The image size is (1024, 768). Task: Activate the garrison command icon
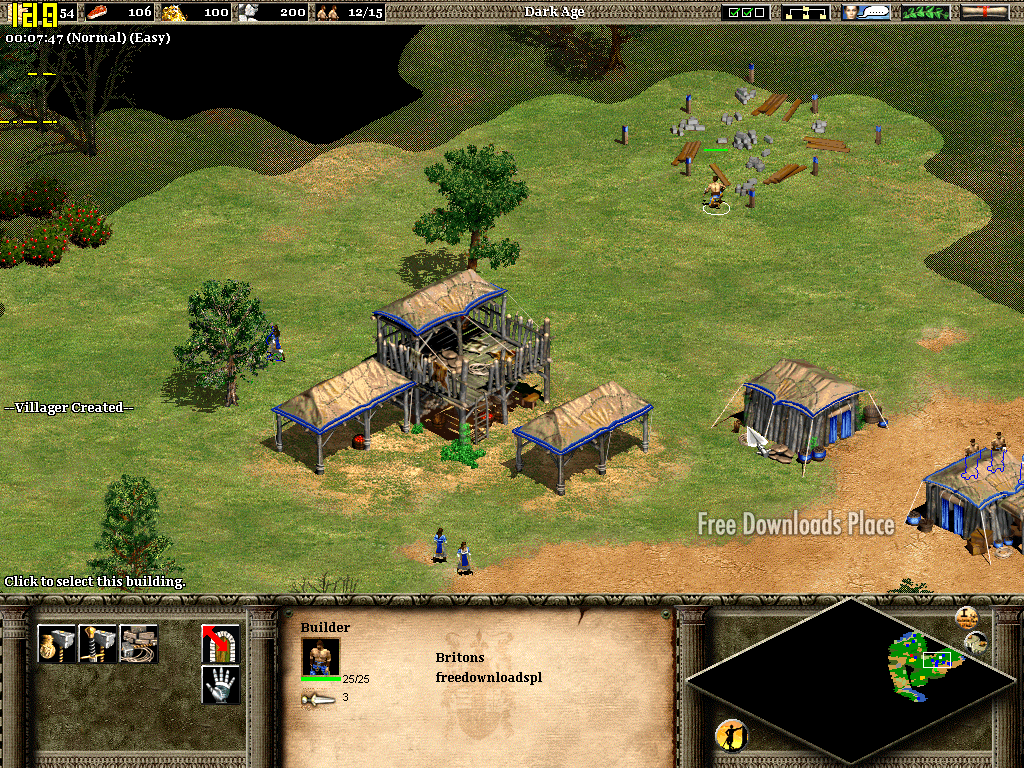(220, 643)
